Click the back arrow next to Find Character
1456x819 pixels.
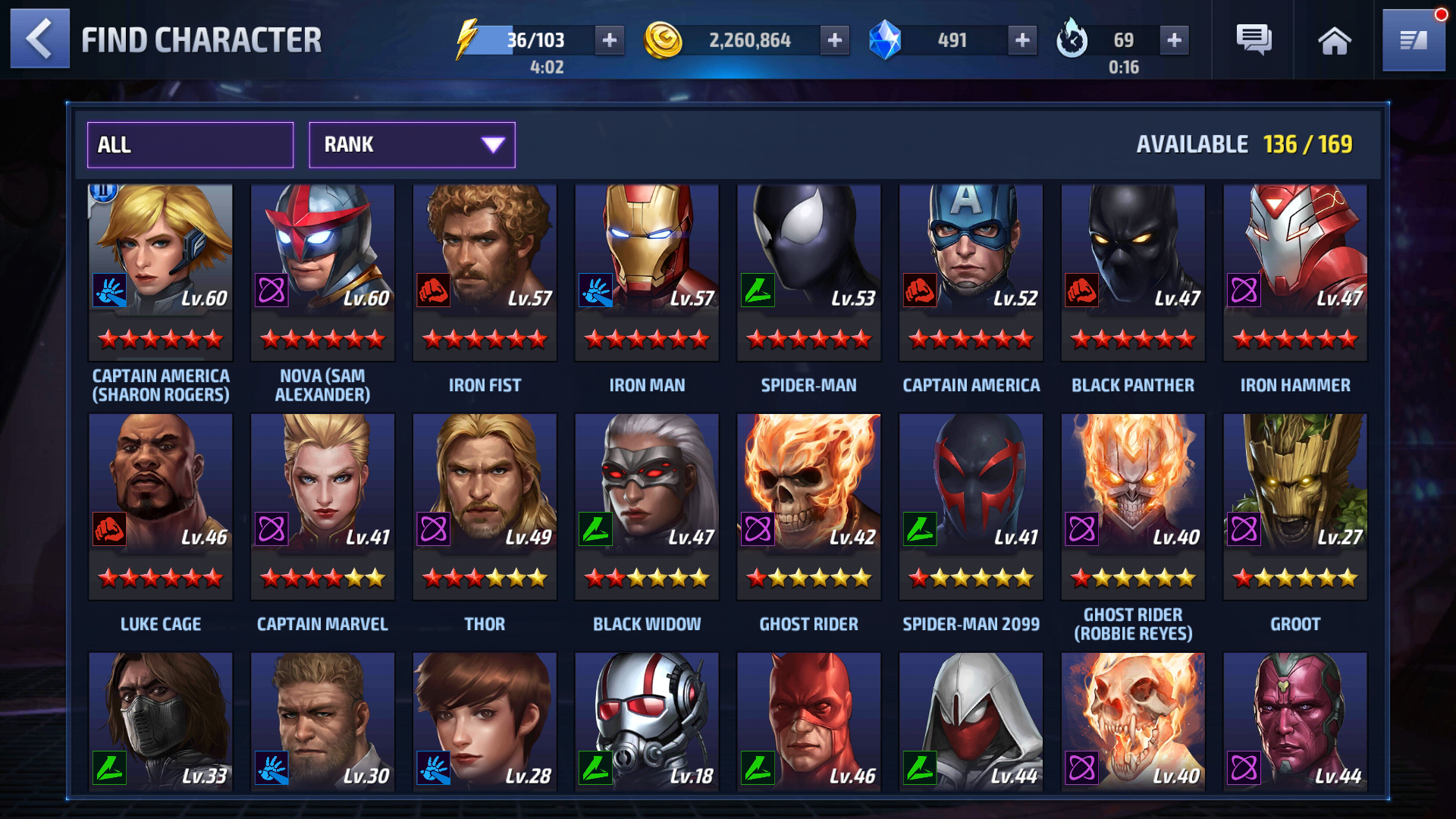coord(38,39)
